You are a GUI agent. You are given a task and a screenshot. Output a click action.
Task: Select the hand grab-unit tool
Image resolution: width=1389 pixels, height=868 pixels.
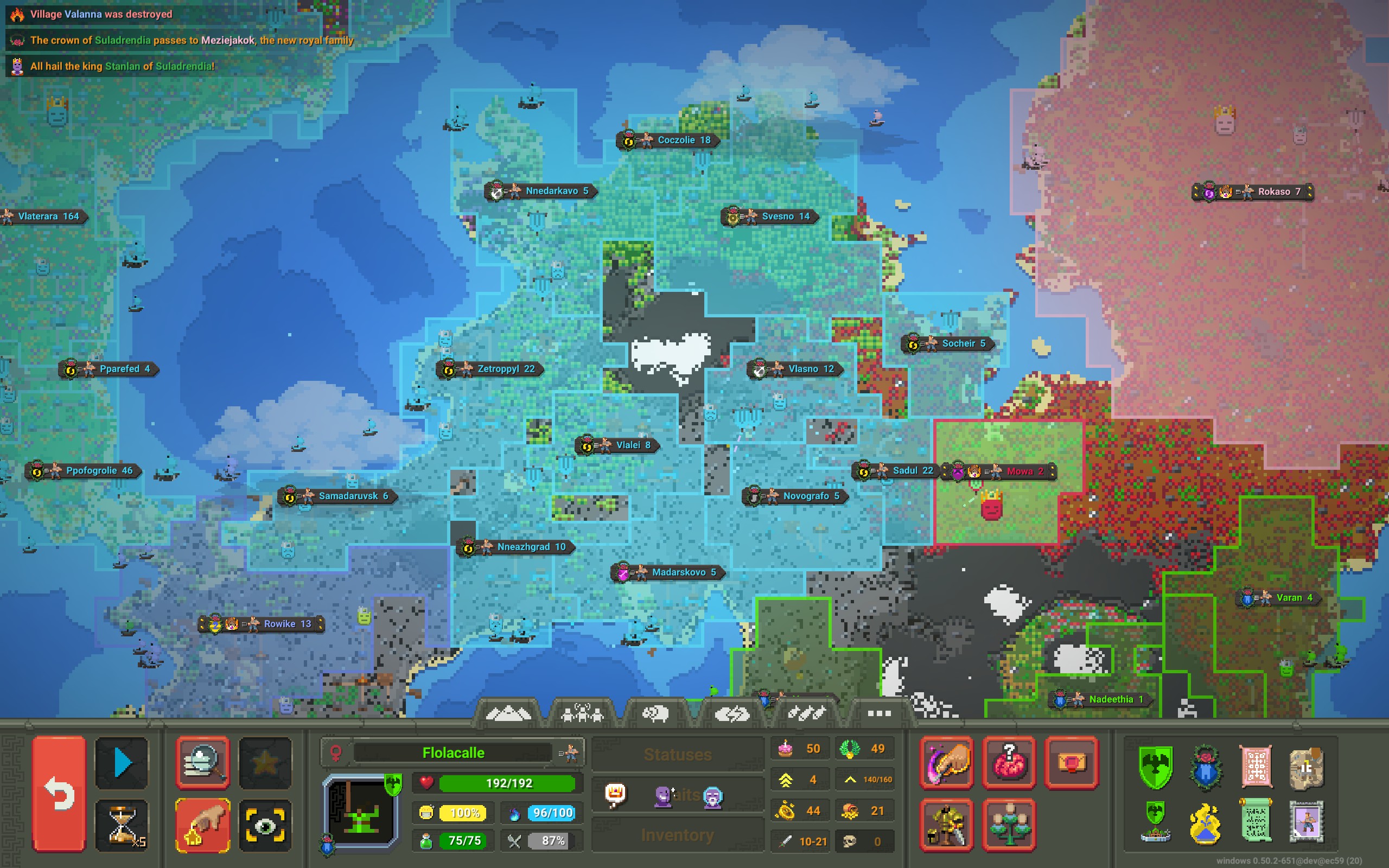point(202,826)
